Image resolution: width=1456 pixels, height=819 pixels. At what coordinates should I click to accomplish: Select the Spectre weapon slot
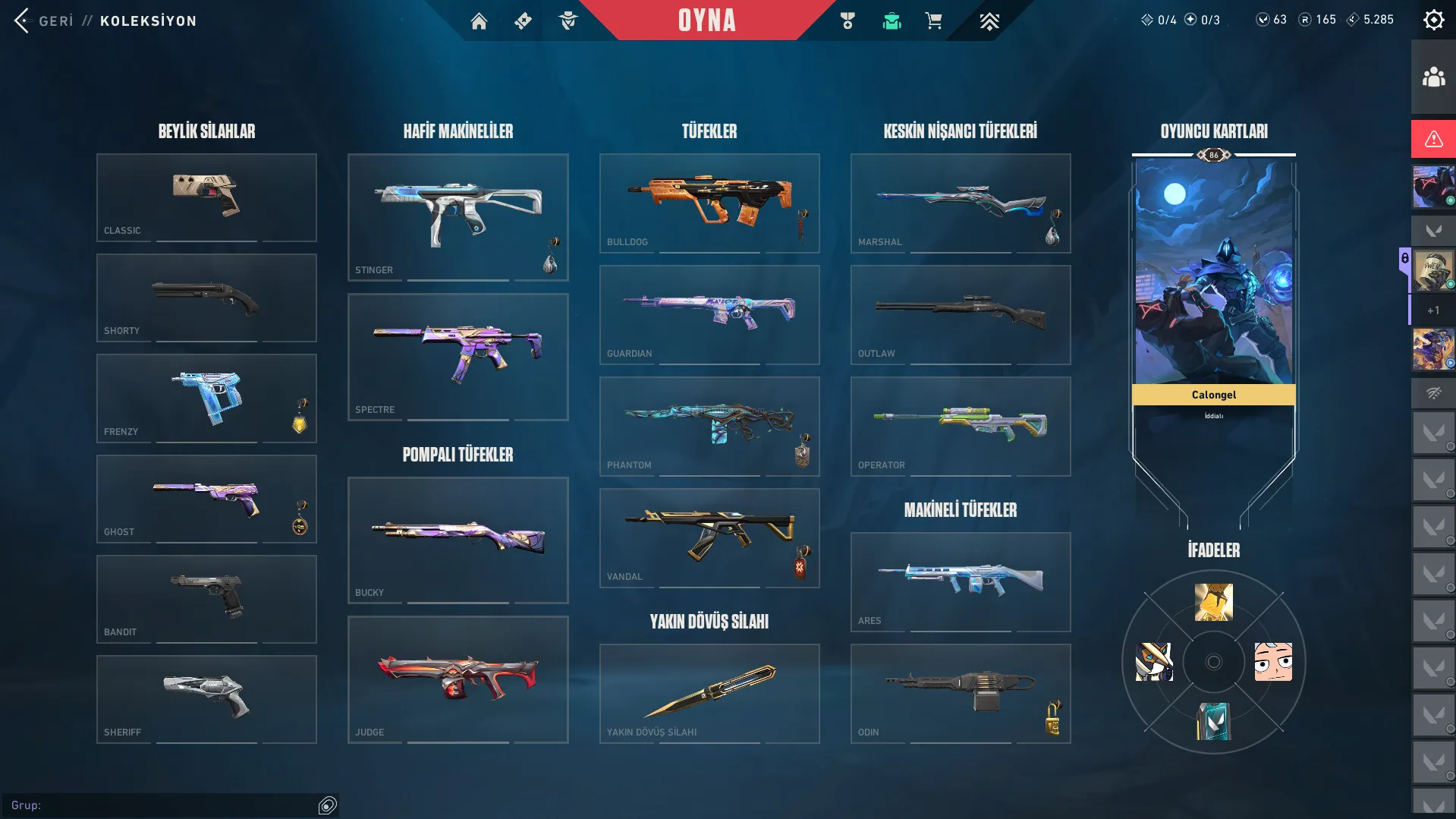pos(458,357)
